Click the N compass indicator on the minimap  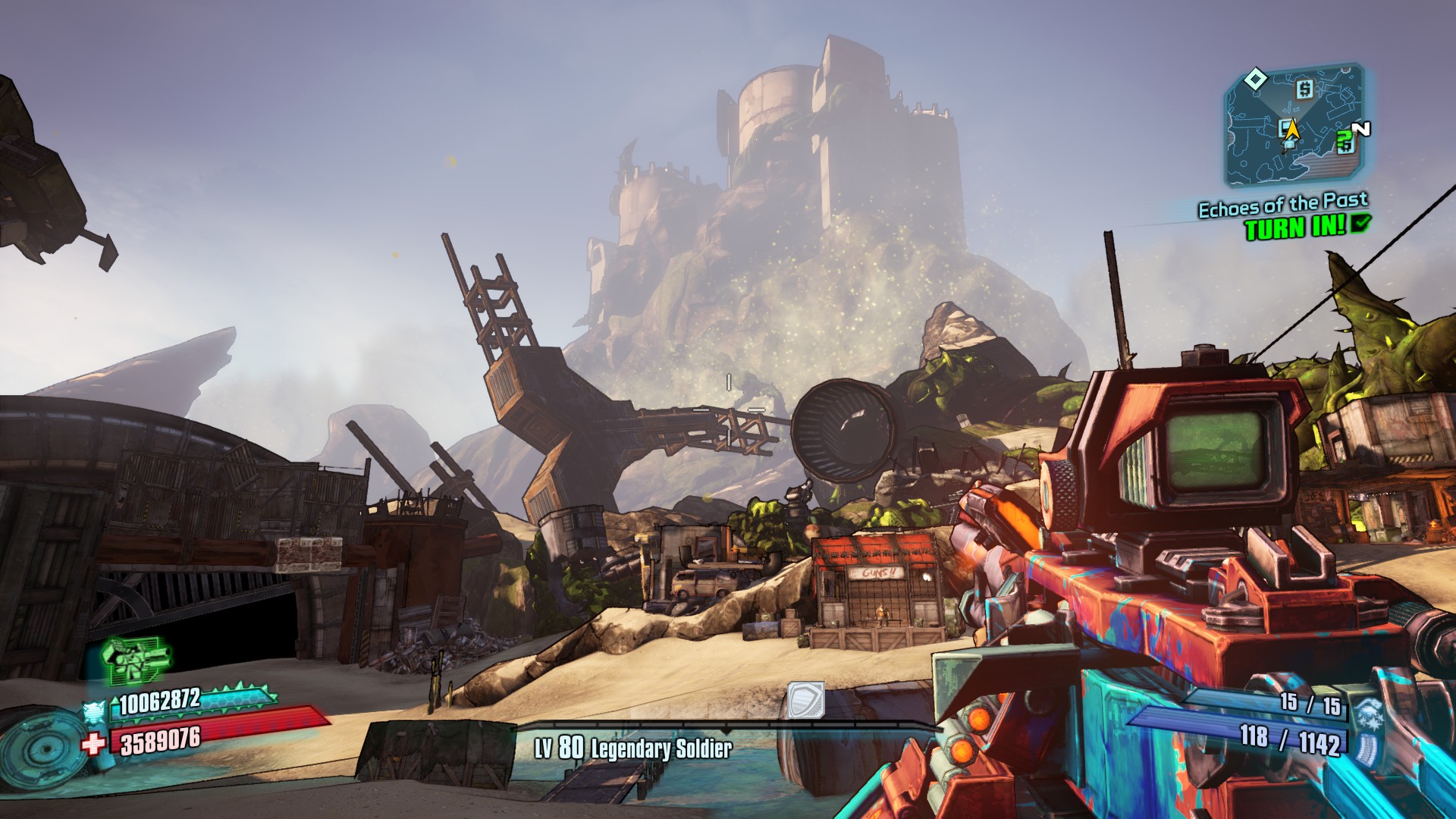coord(1360,128)
